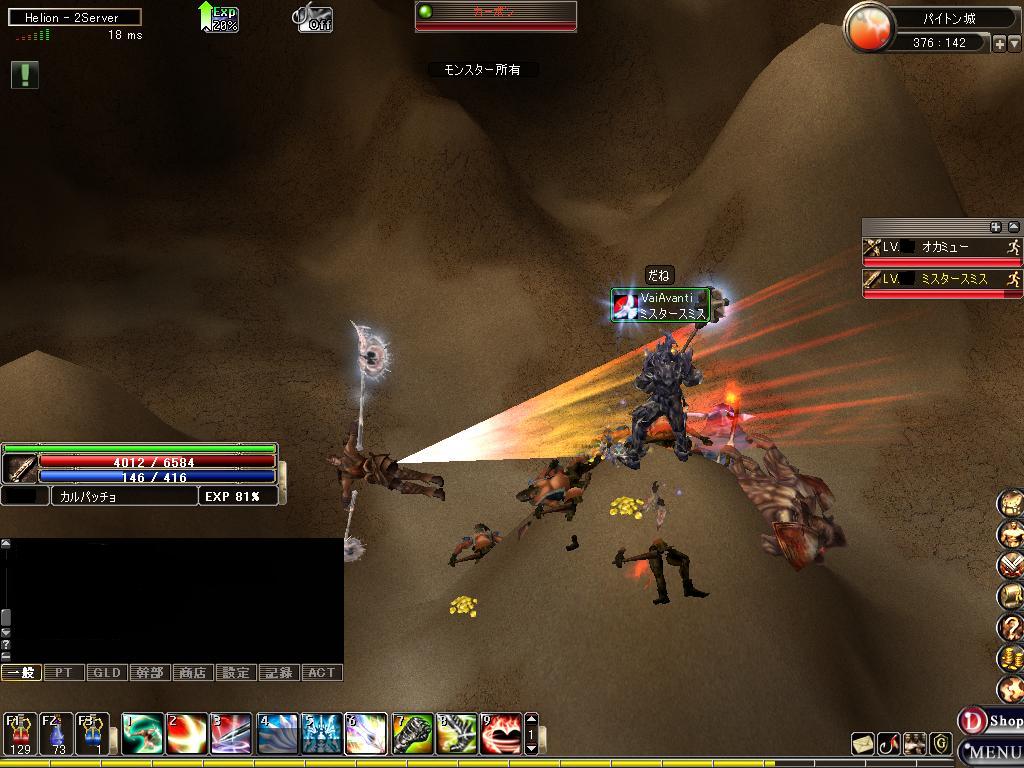Use the blue potion in slot F2
The width and height of the screenshot is (1024, 768).
point(57,733)
